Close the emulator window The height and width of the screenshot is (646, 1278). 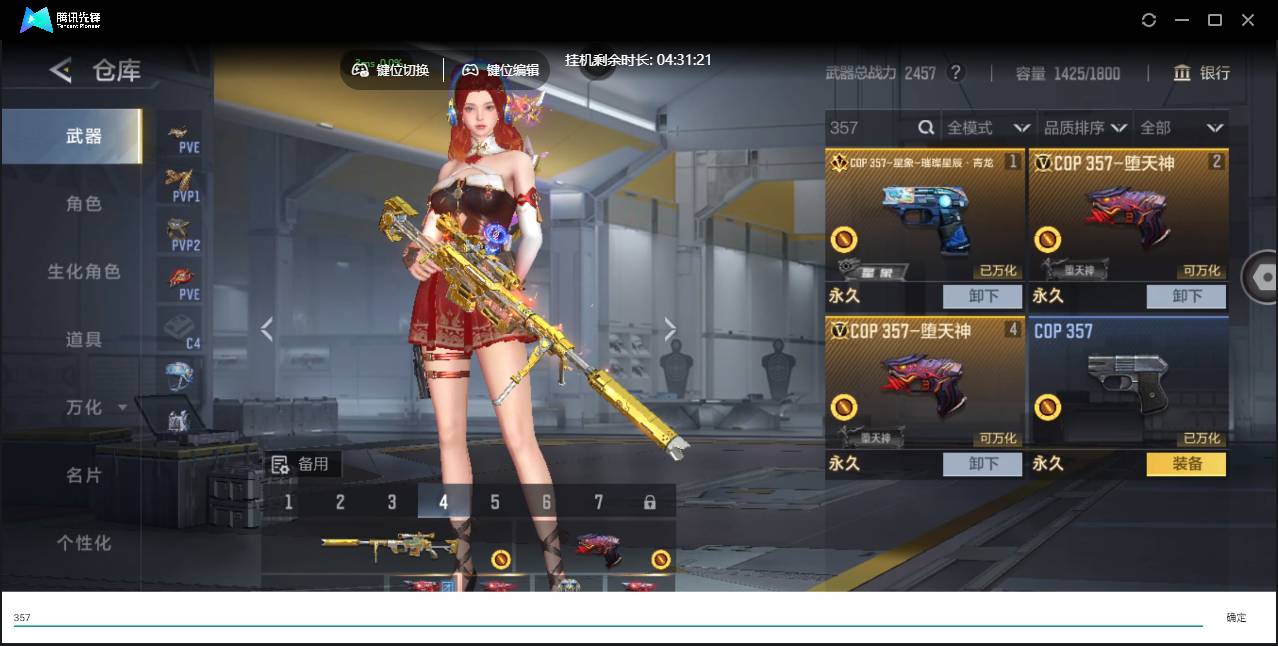(x=1248, y=20)
